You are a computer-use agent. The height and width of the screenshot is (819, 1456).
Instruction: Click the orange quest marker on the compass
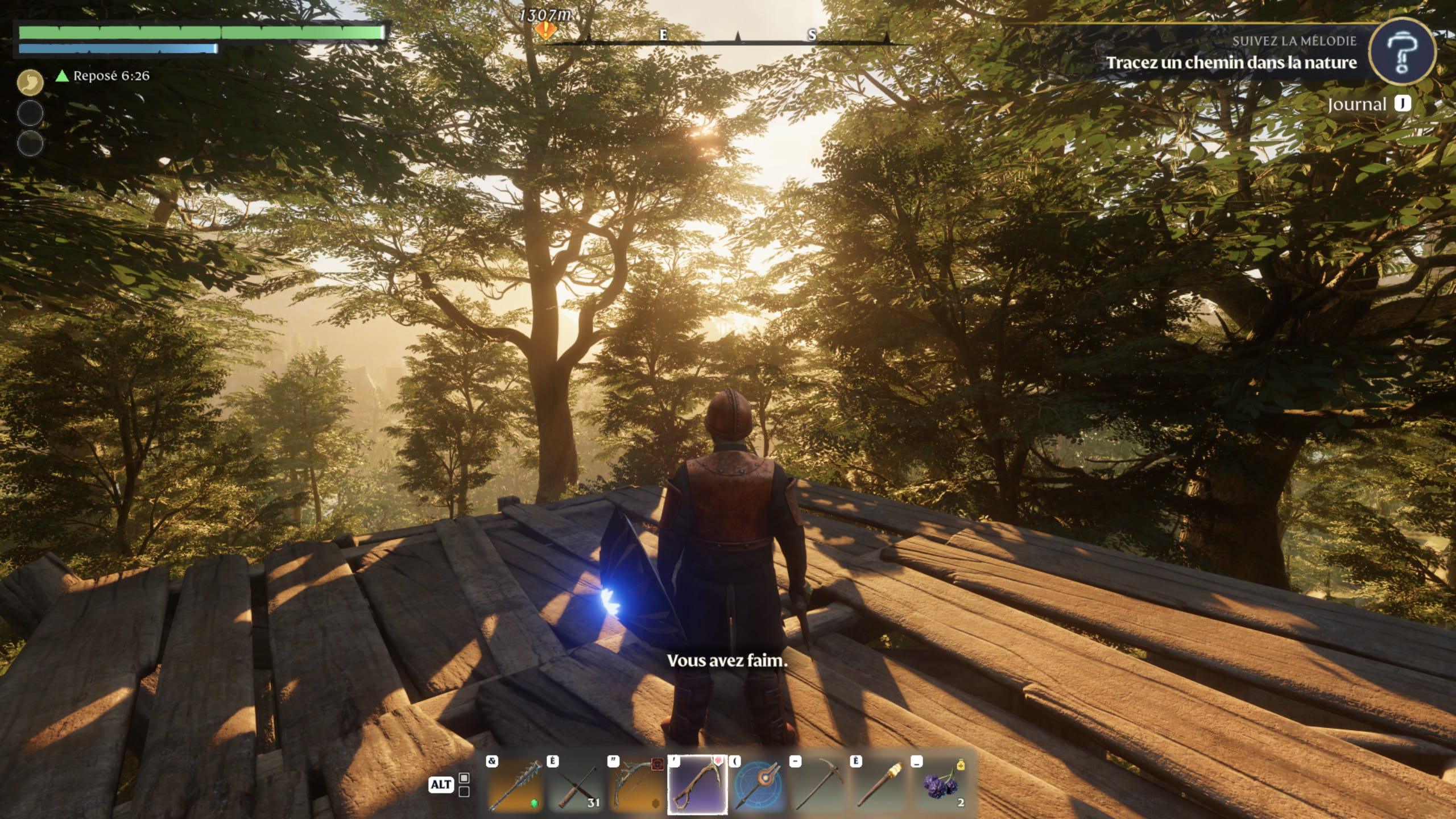click(545, 30)
